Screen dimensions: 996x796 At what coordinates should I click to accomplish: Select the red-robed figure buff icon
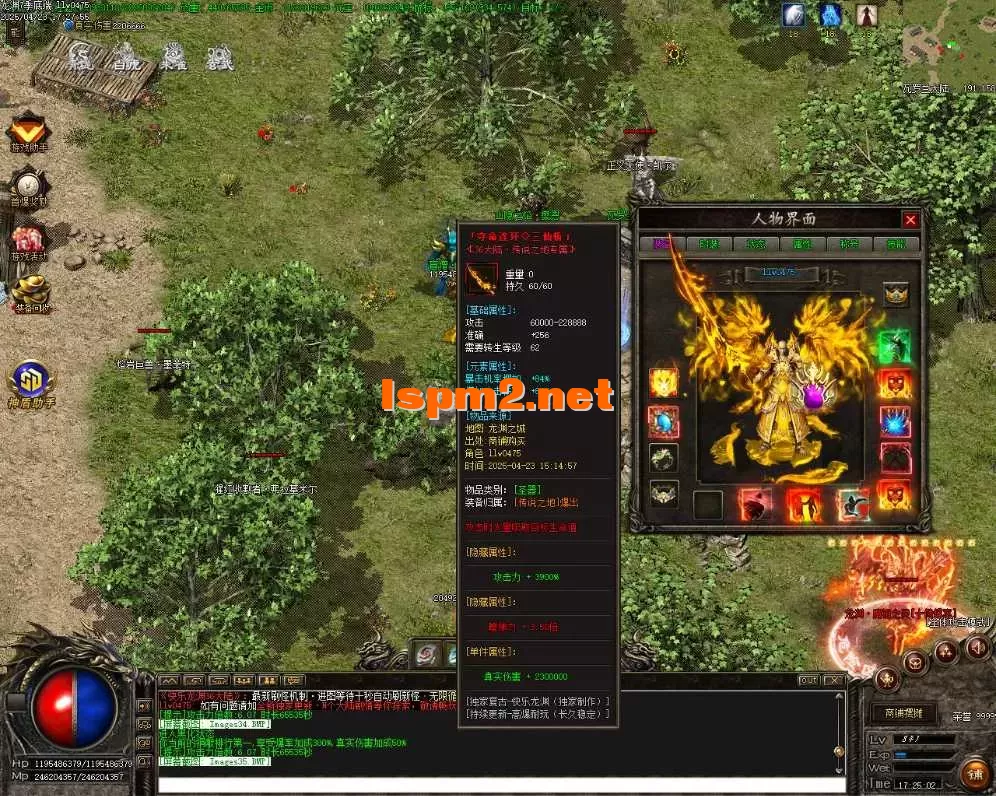[x=866, y=15]
